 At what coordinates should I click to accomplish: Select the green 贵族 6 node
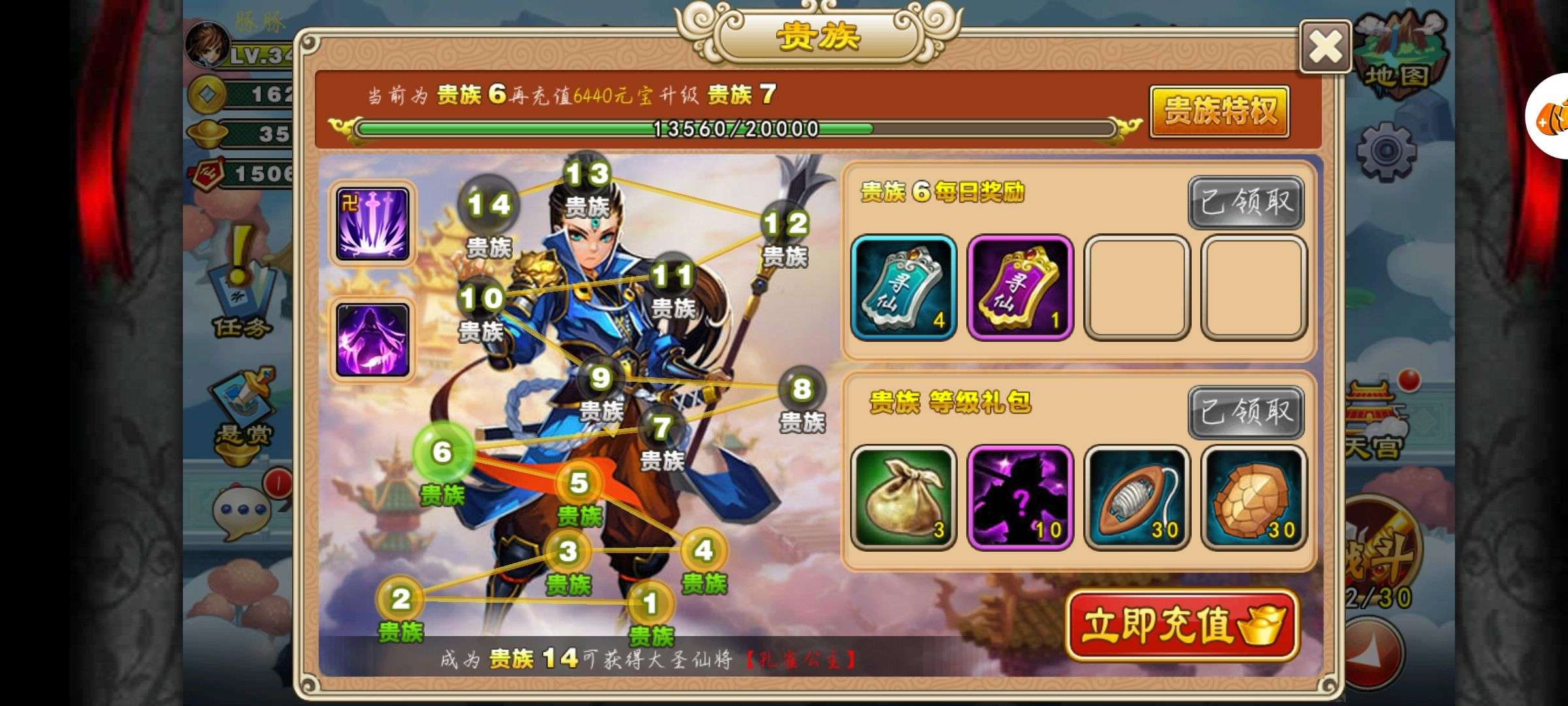coord(442,452)
